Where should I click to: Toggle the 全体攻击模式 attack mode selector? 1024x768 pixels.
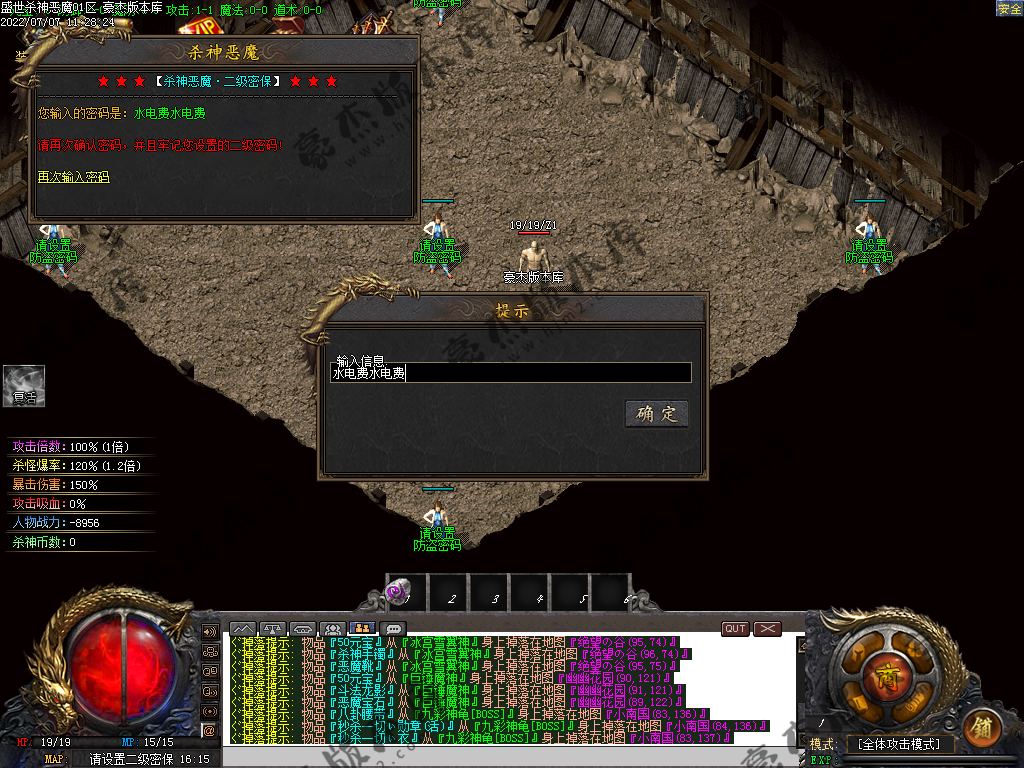point(898,745)
